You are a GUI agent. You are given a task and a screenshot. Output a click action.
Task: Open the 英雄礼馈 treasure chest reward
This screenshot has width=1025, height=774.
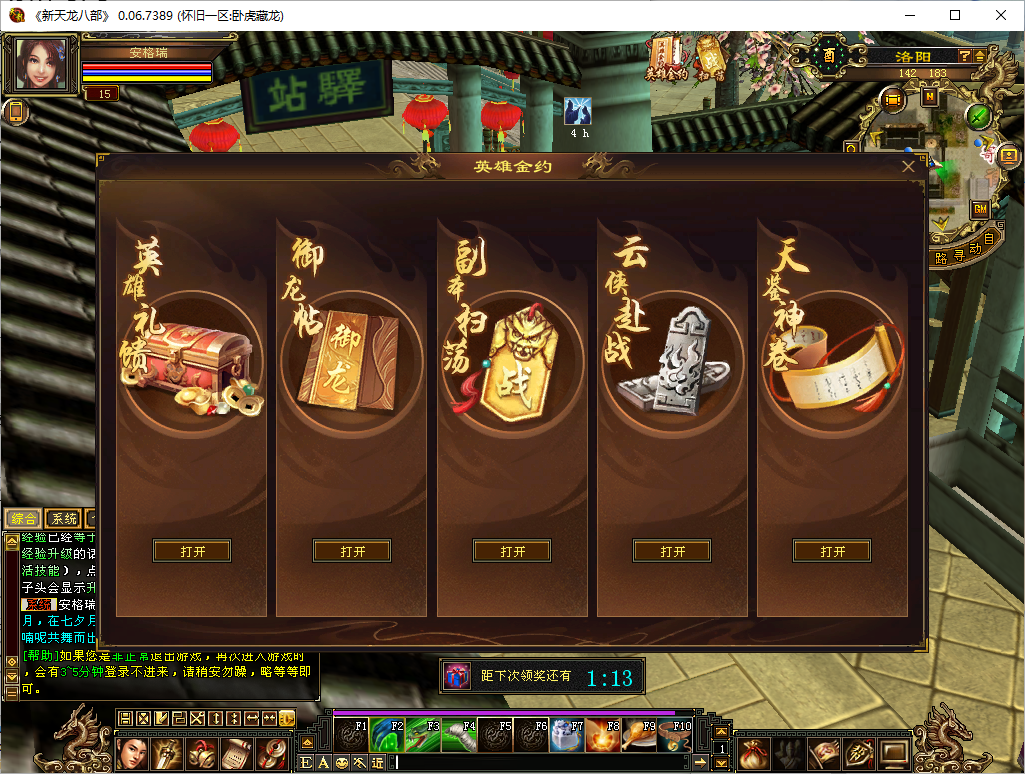click(192, 551)
